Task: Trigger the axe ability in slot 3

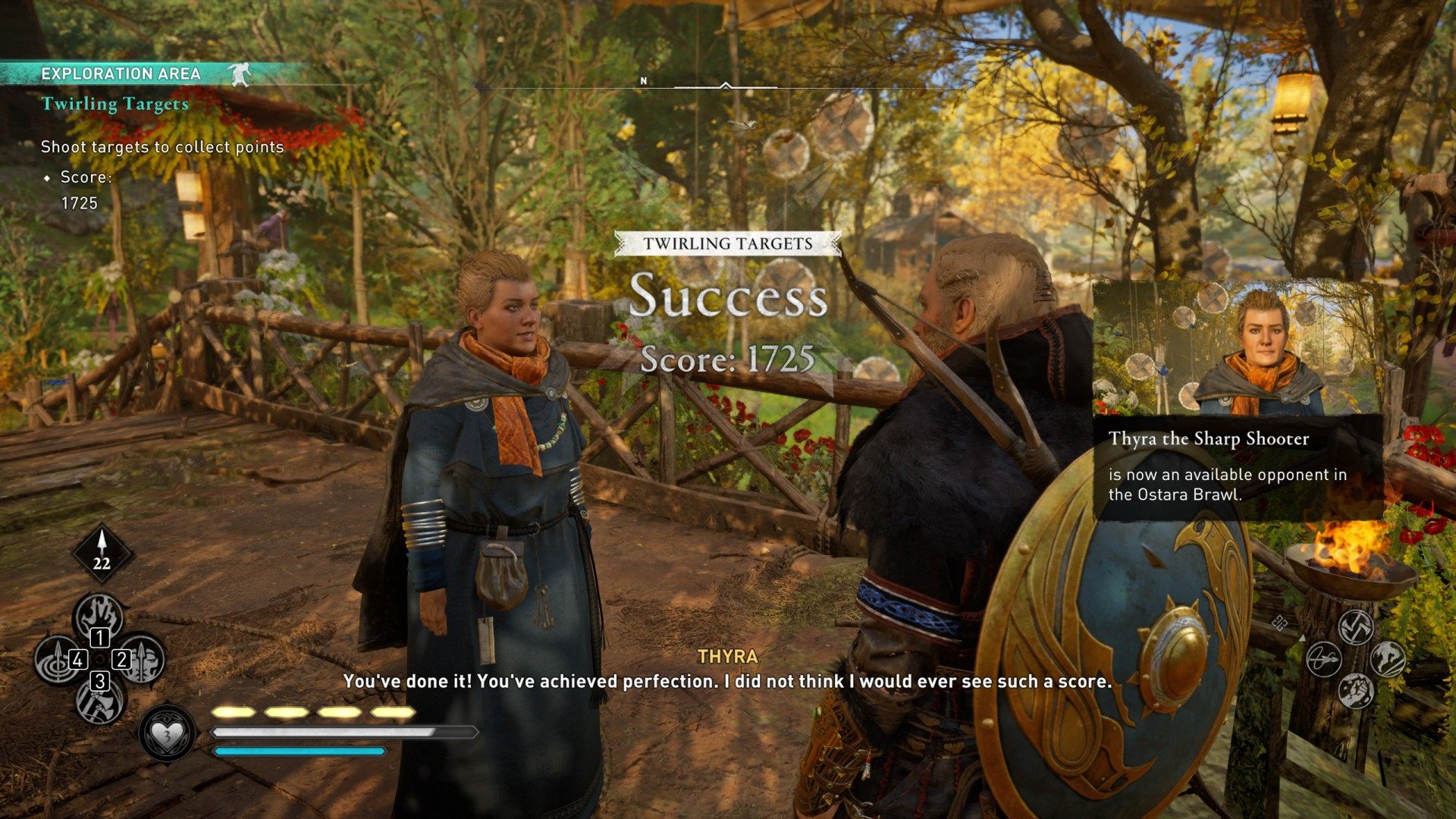Action: (x=99, y=701)
